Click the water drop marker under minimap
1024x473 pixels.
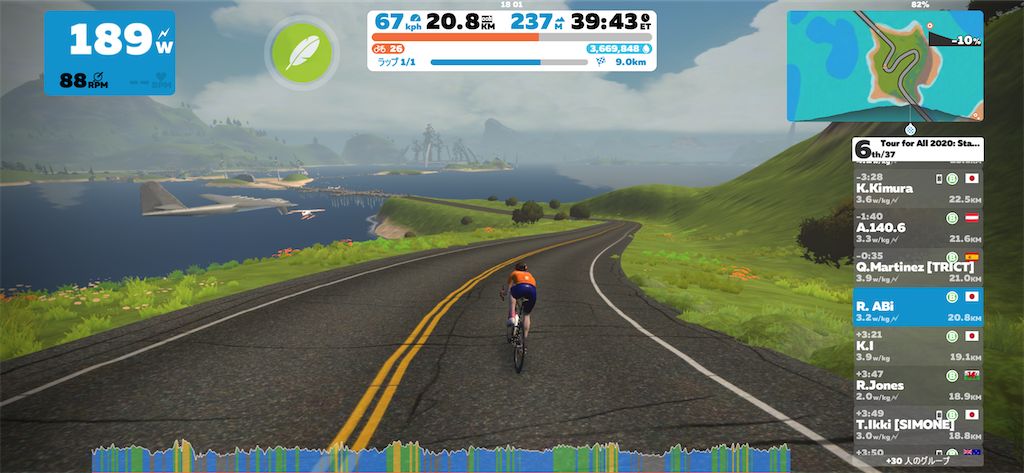click(911, 129)
